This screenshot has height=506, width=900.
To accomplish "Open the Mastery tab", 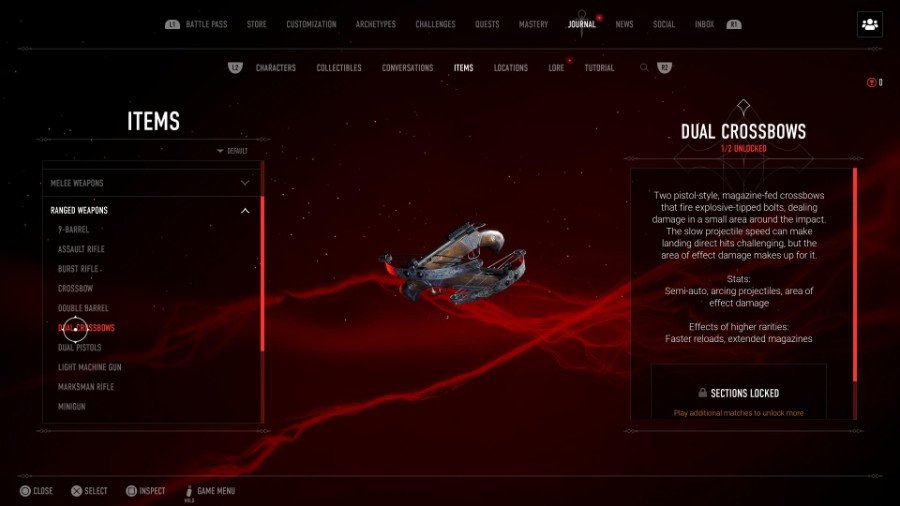I will click(533, 24).
